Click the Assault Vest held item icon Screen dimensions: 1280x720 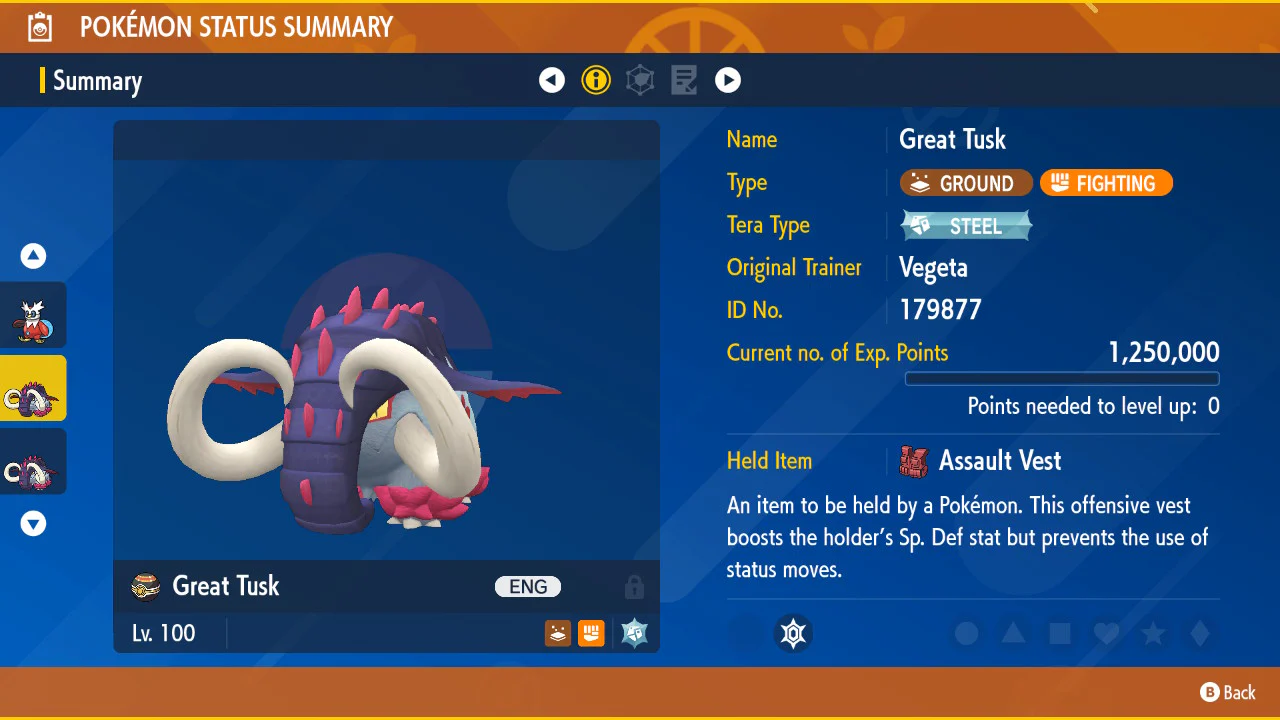[914, 461]
